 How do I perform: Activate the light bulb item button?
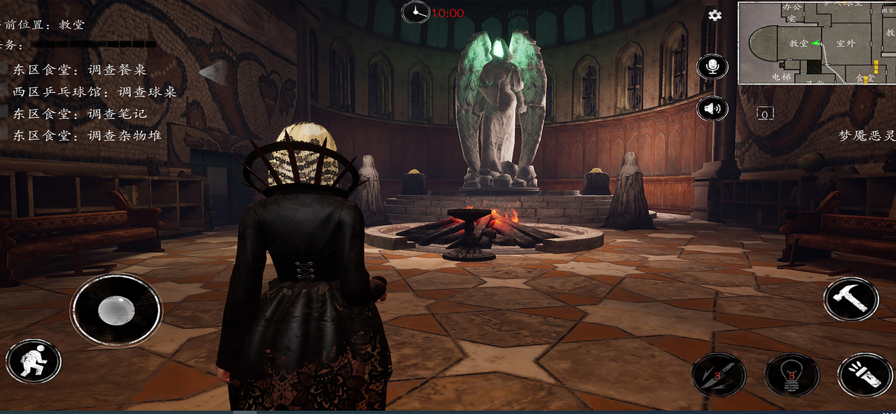[x=792, y=376]
